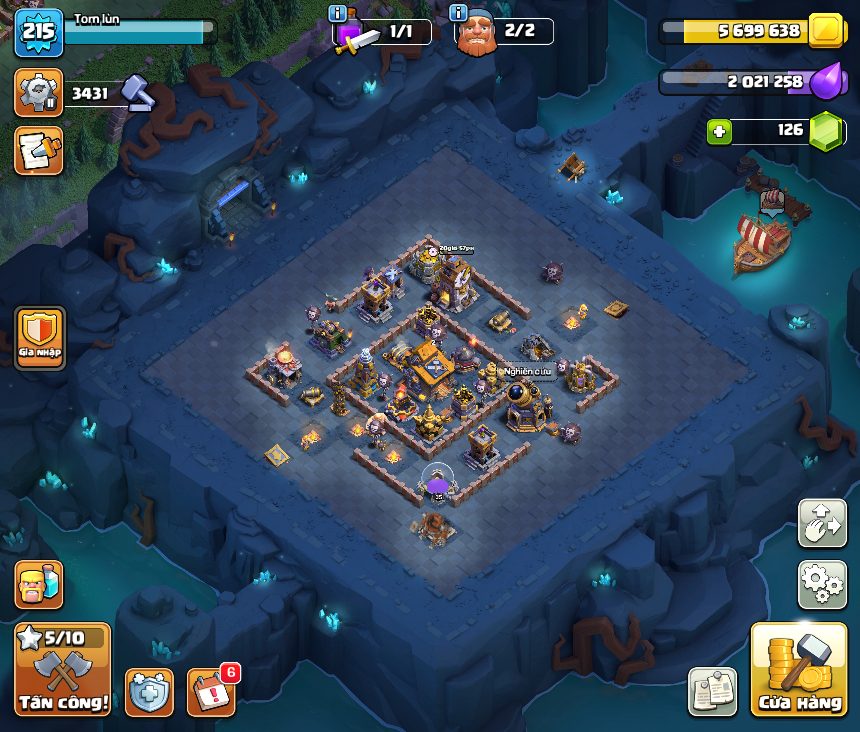Screen dimensions: 860x732
Task: Open the news scroll button
Action: pos(38,150)
